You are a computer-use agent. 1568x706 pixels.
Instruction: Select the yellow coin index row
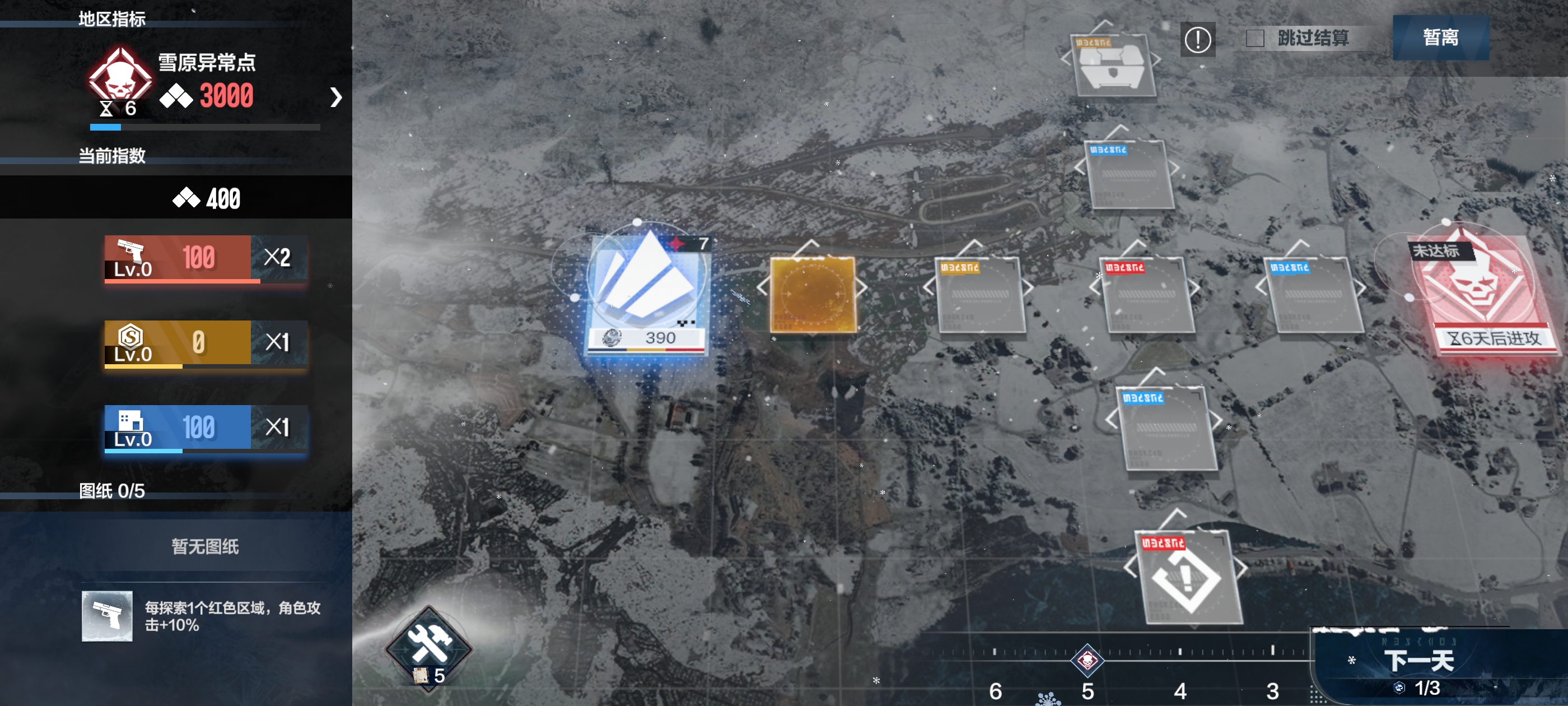(x=206, y=343)
